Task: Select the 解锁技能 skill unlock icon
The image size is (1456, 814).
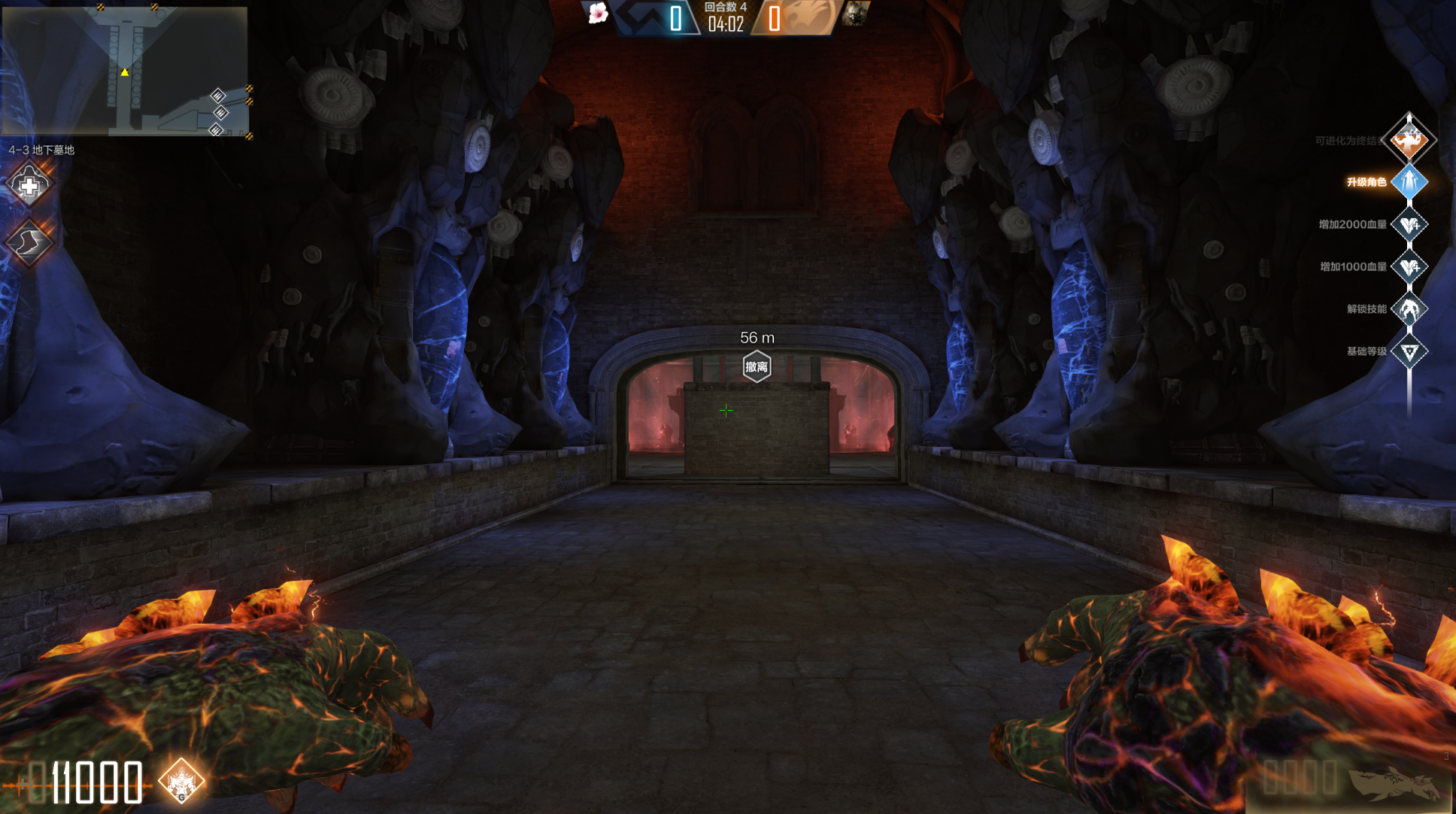Action: (x=1409, y=308)
